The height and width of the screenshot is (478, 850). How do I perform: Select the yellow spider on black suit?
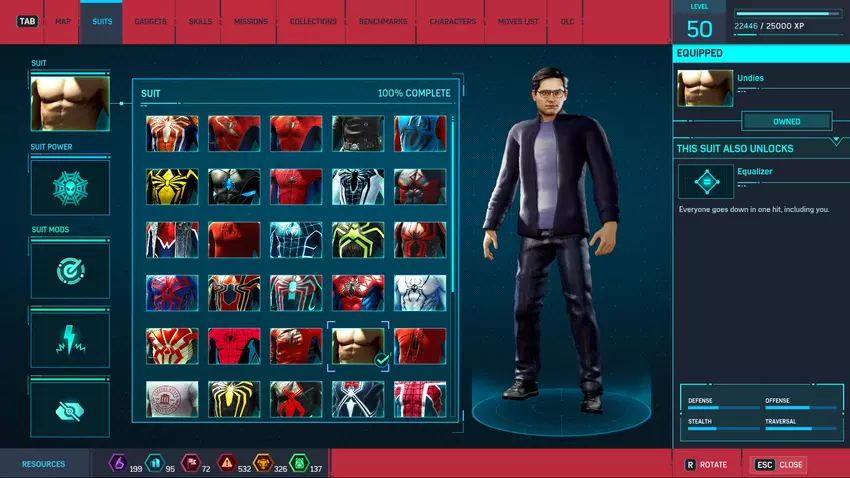click(x=172, y=186)
